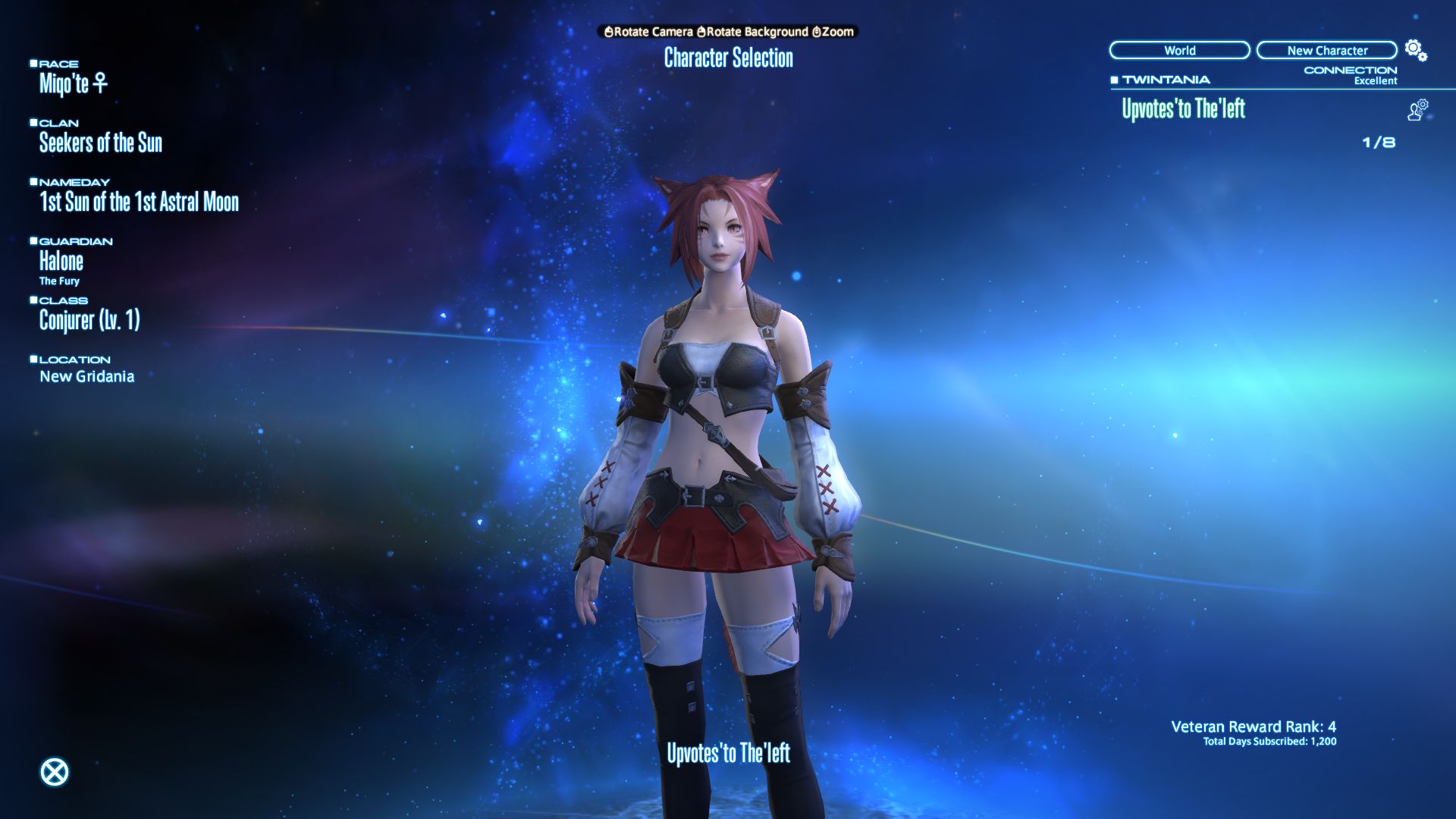Click the Character Selection heading
1456x819 pixels.
[727, 58]
